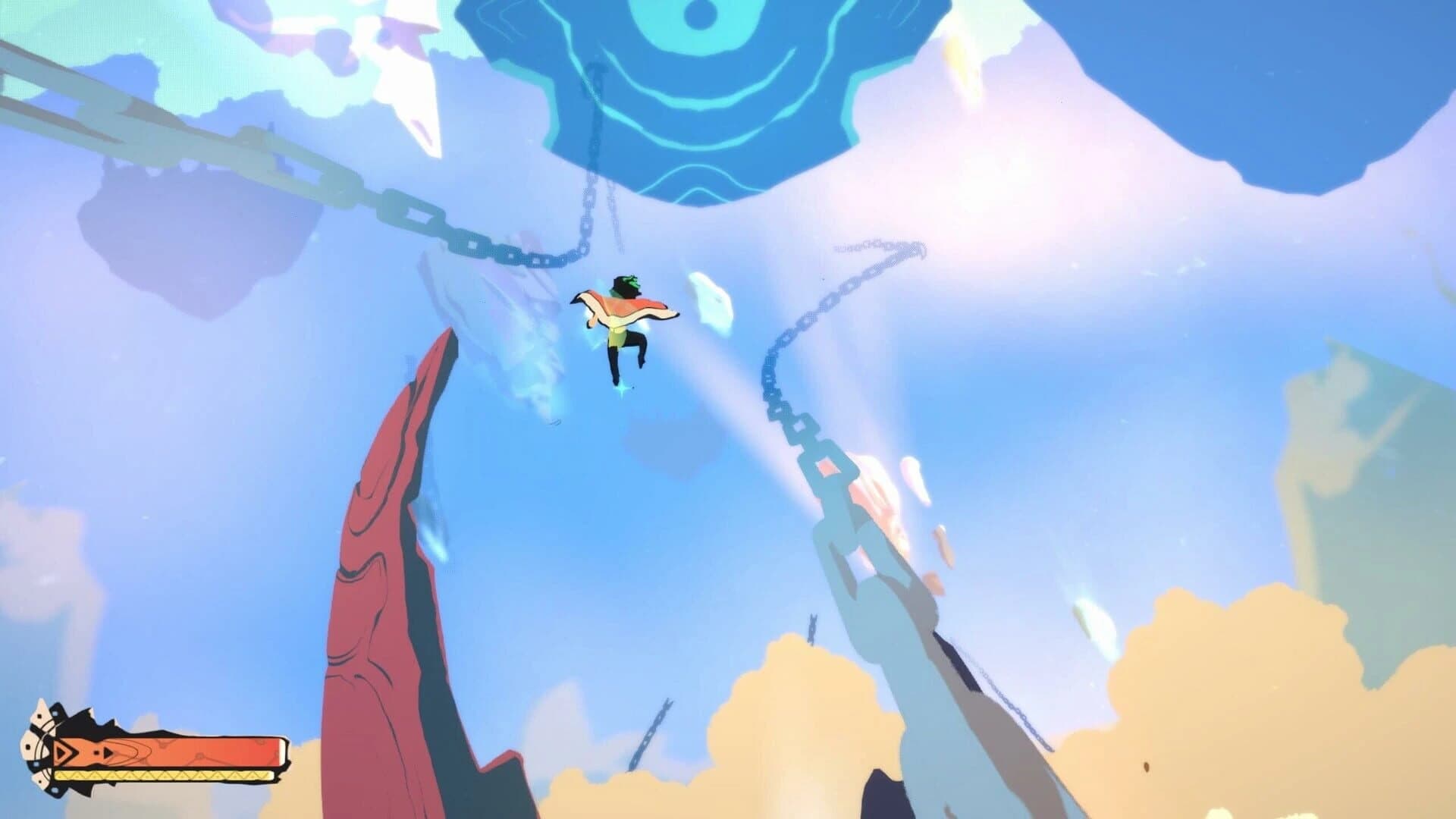The image size is (1456, 819).
Task: Click the caped character floating mid-air
Action: click(x=622, y=318)
